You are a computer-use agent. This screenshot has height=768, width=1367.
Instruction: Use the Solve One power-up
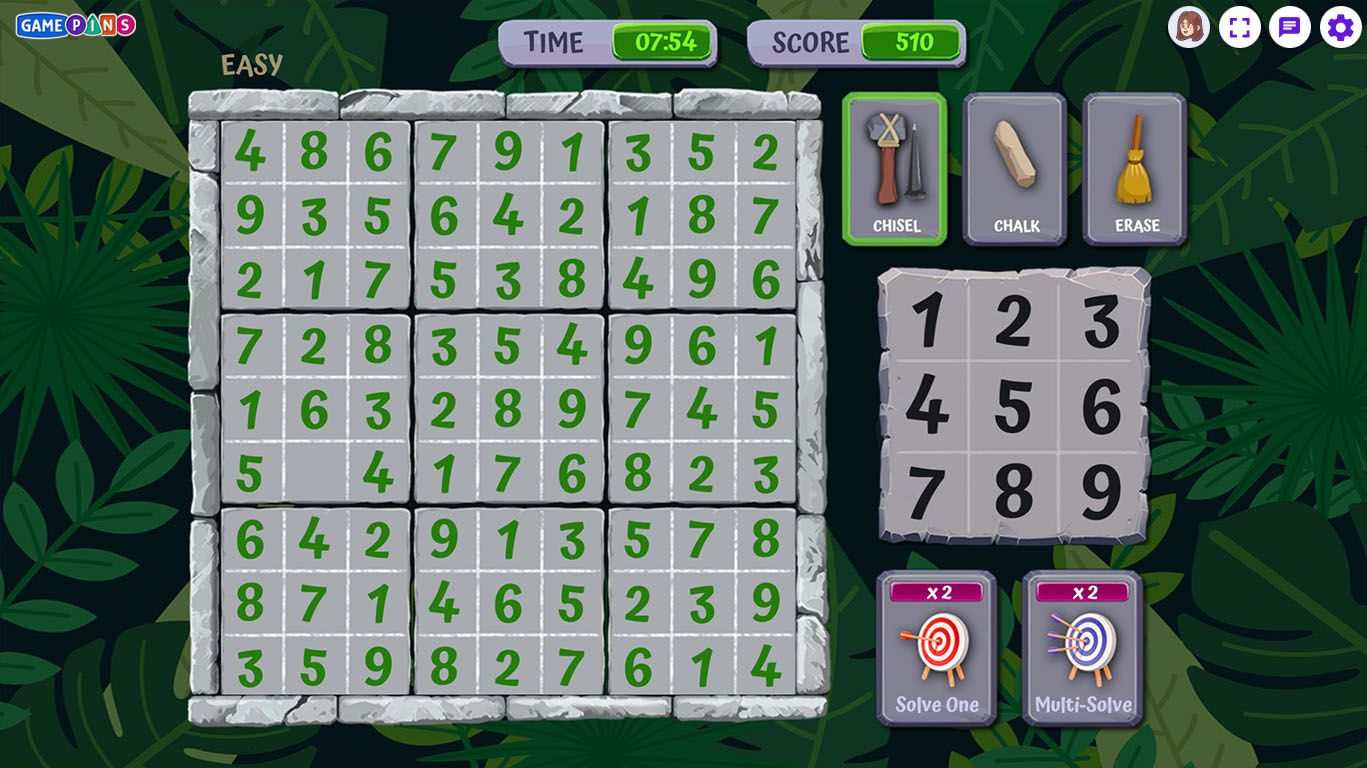tap(937, 648)
